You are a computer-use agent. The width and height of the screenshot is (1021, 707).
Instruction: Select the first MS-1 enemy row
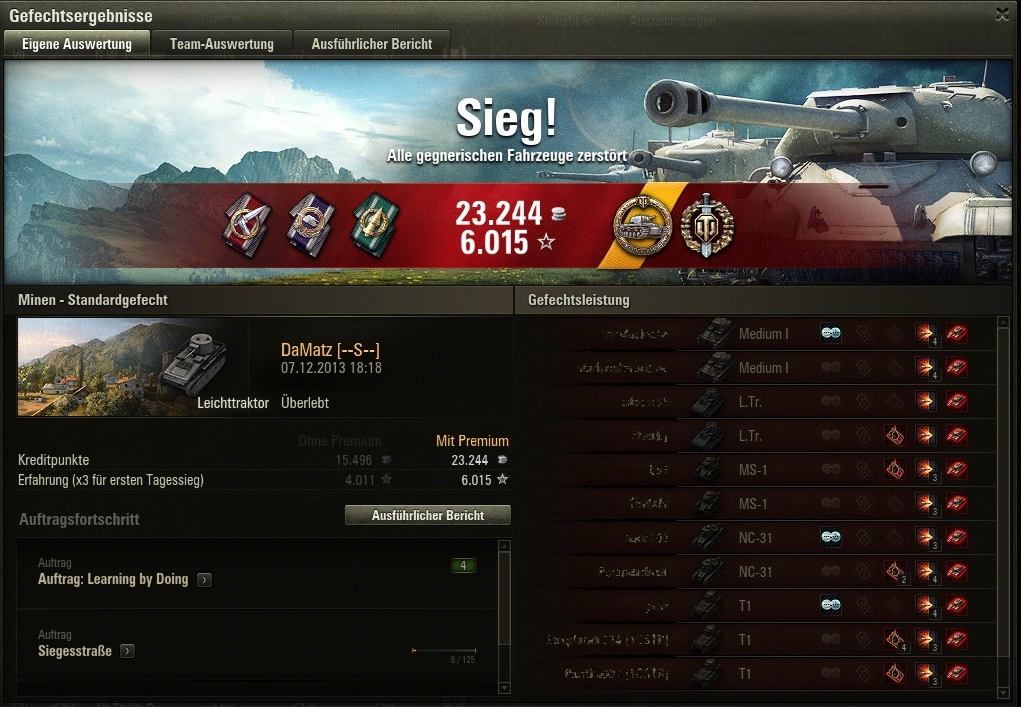click(x=760, y=470)
